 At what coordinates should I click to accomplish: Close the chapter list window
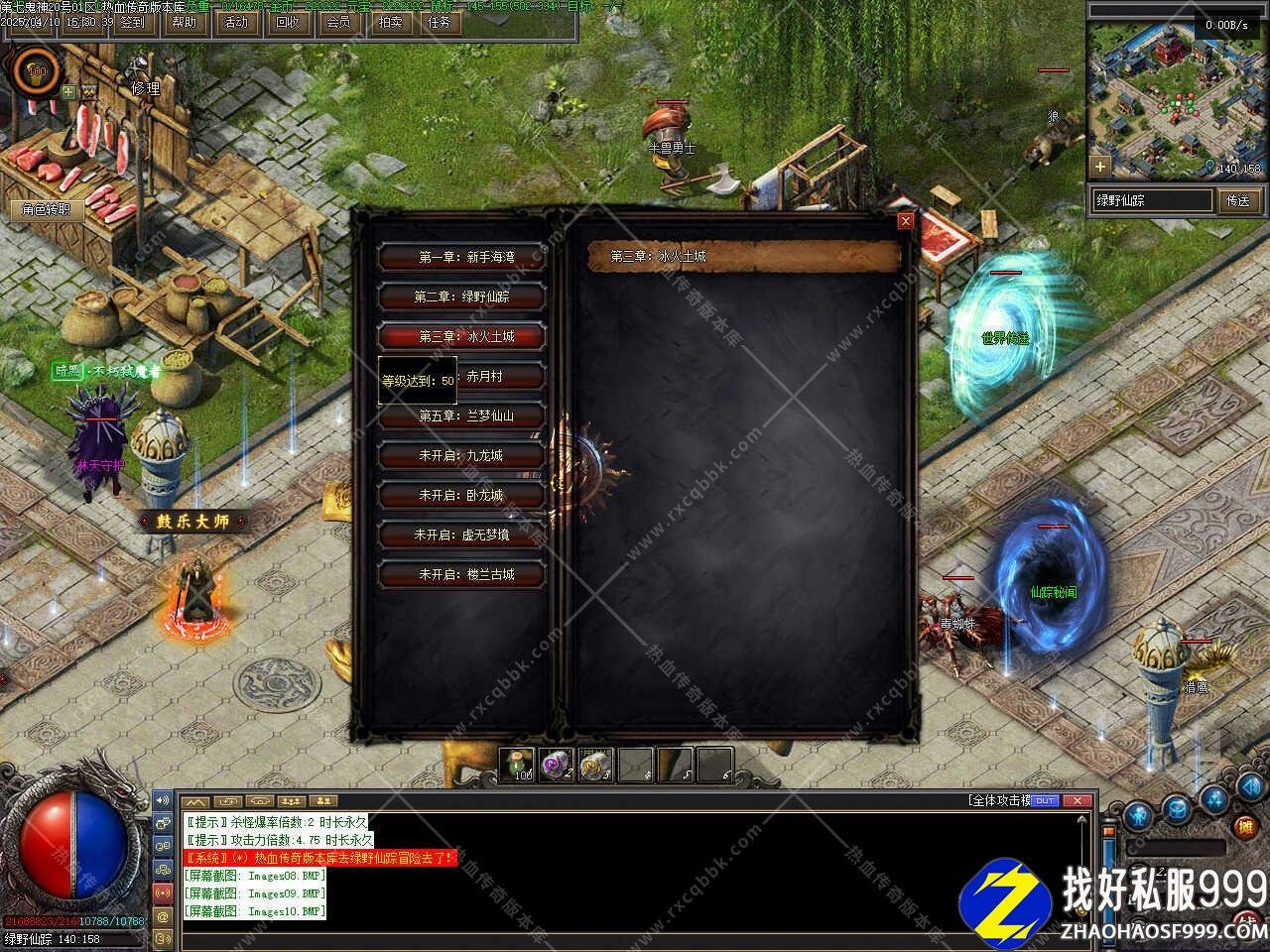point(905,221)
